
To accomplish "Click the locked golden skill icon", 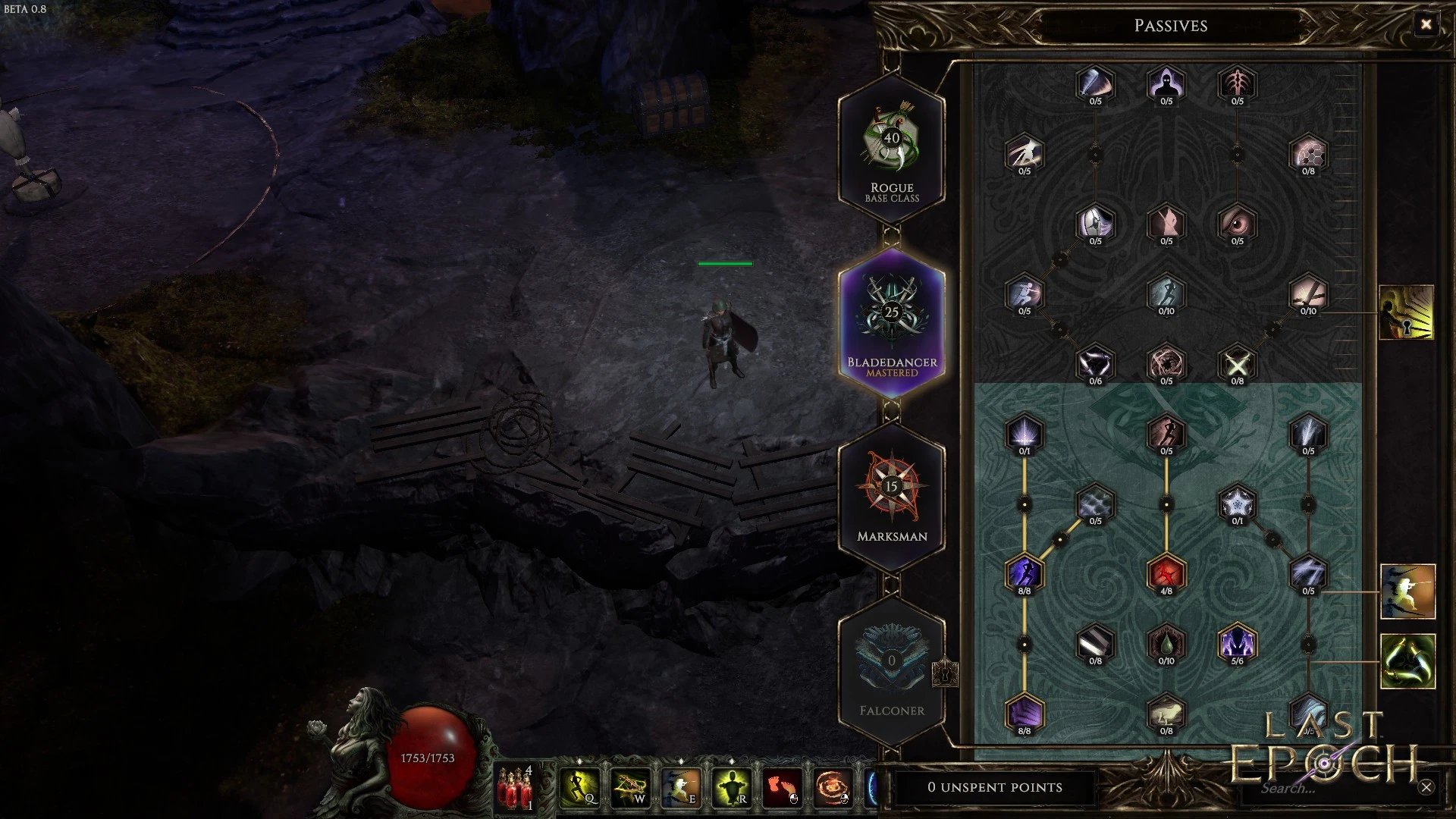I will coord(1407,312).
